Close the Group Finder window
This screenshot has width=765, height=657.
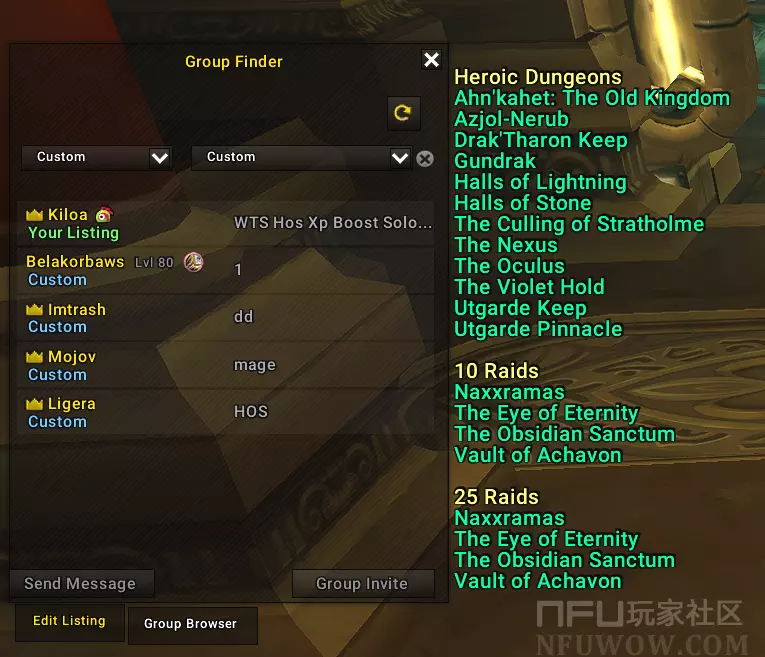pyautogui.click(x=431, y=61)
